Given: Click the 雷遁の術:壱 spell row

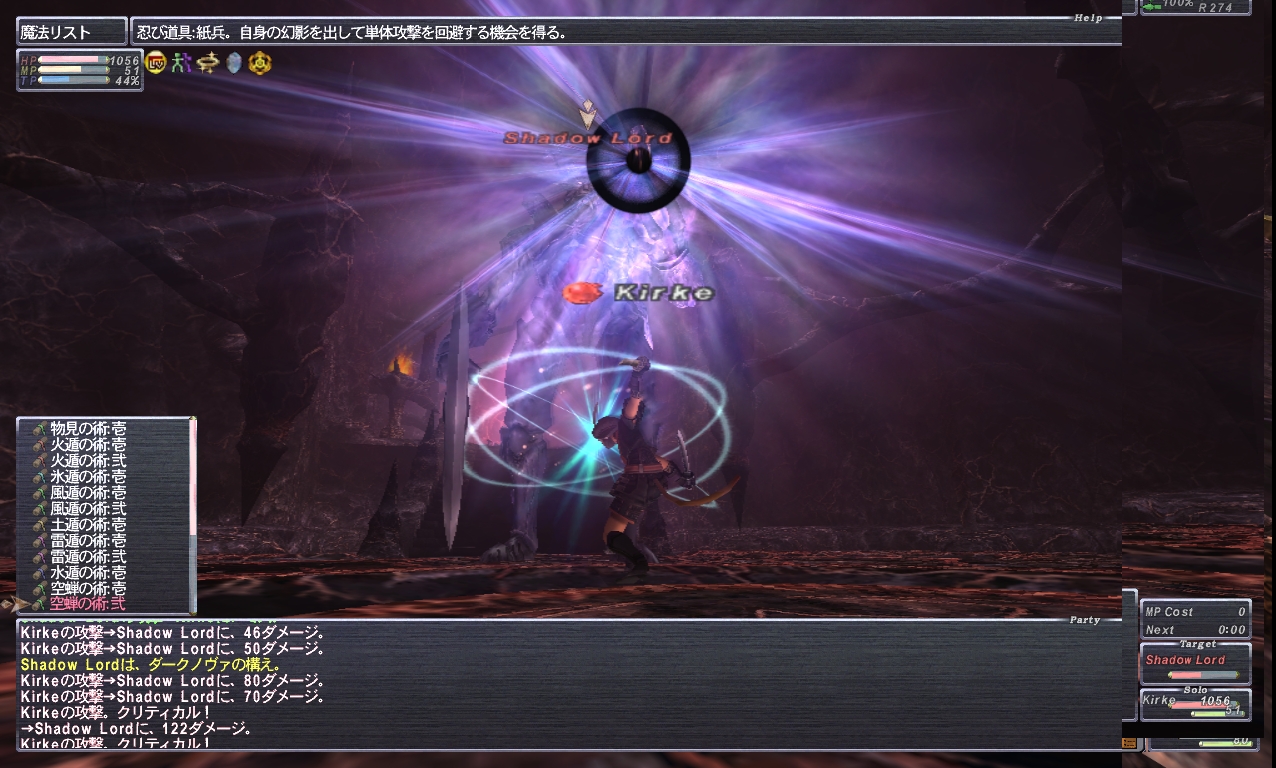Looking at the screenshot, I should pyautogui.click(x=88, y=541).
